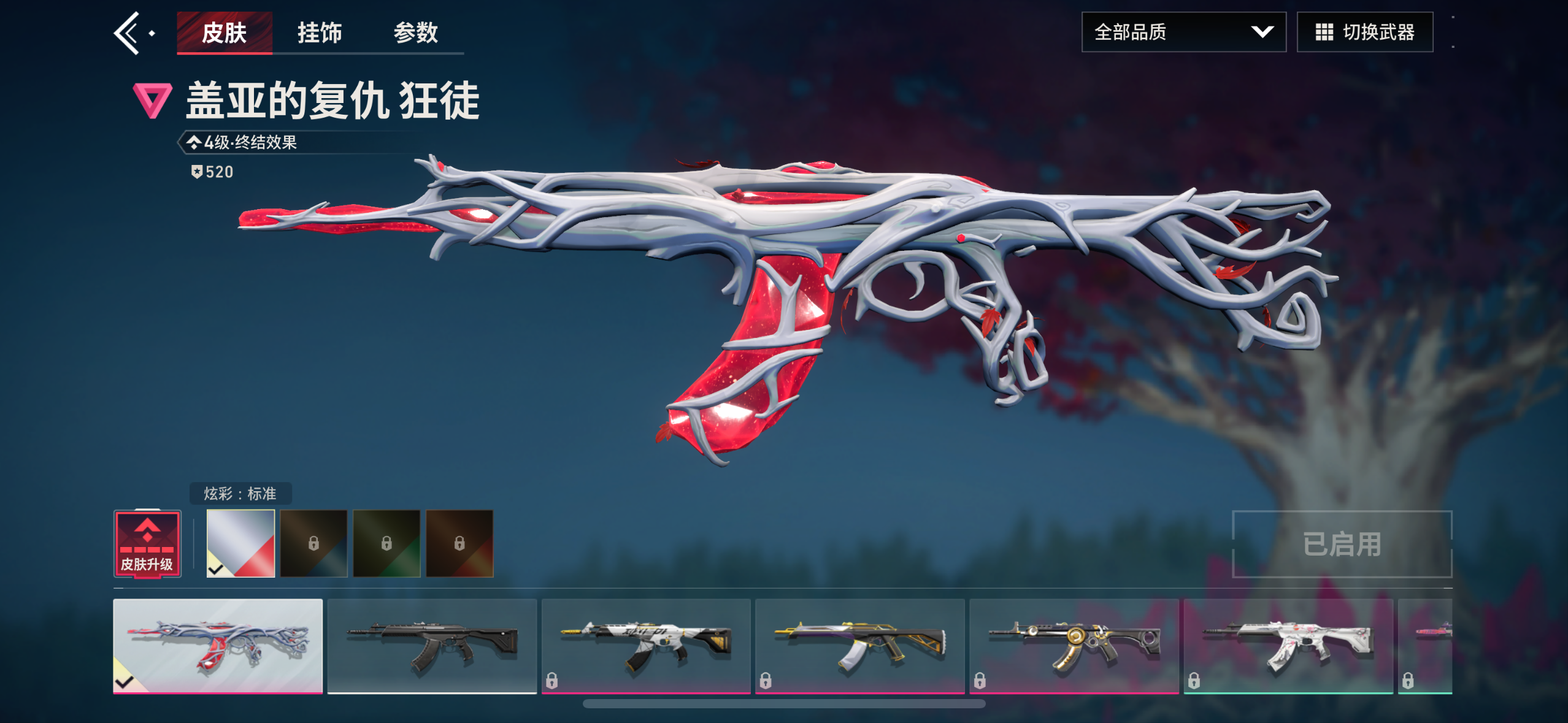The height and width of the screenshot is (723, 1568).
Task: Select the 皮肤升级 upgrade icon
Action: (147, 543)
